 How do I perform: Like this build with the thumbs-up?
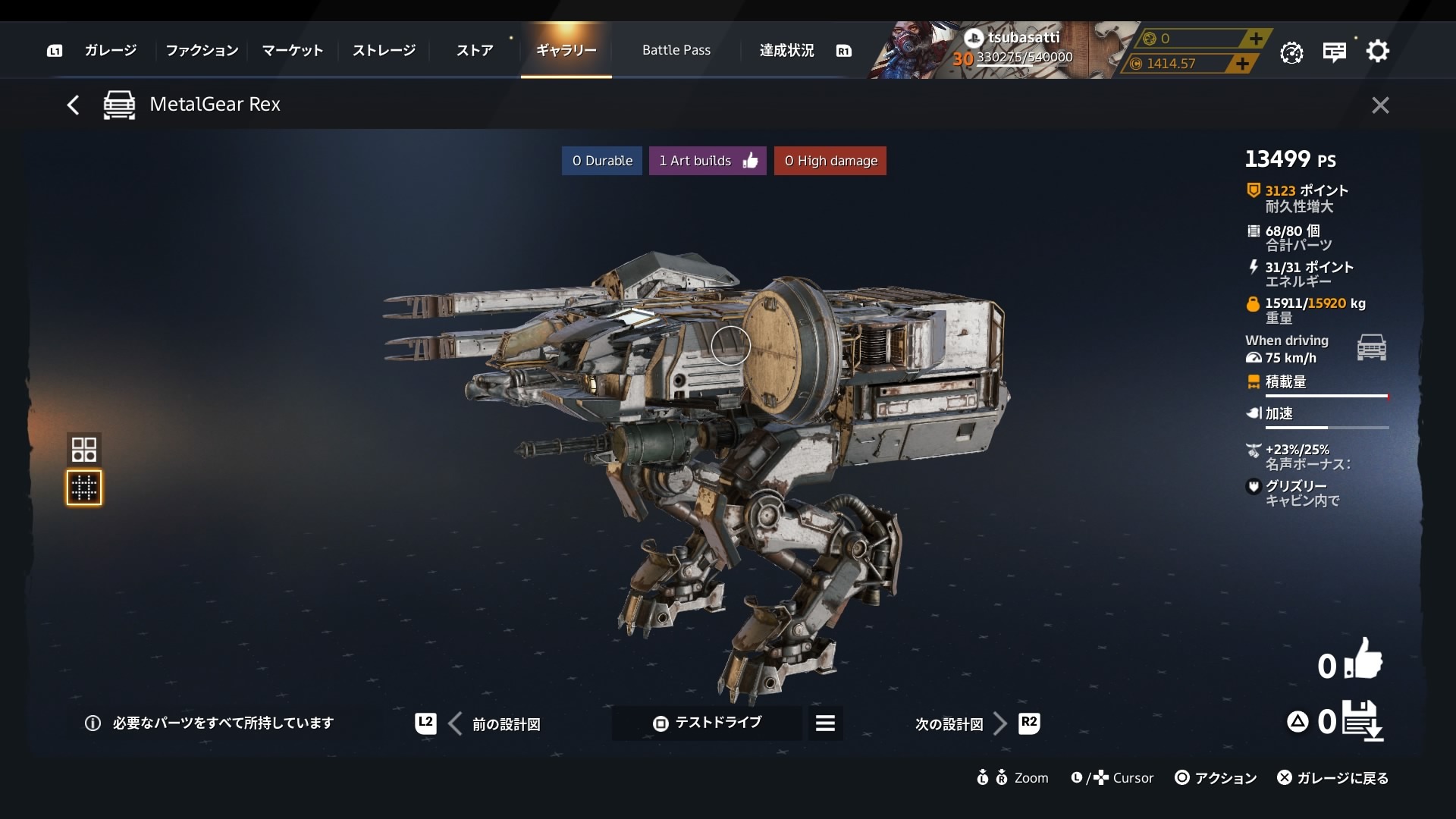pyautogui.click(x=1363, y=661)
